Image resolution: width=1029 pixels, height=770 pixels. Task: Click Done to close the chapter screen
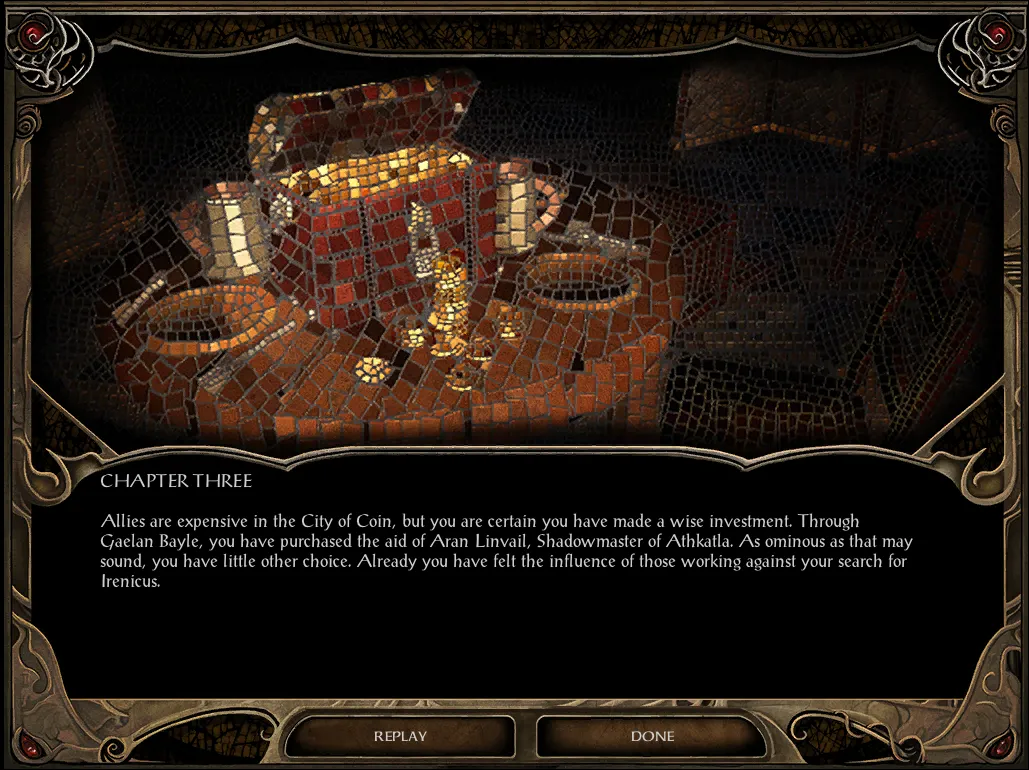click(652, 737)
